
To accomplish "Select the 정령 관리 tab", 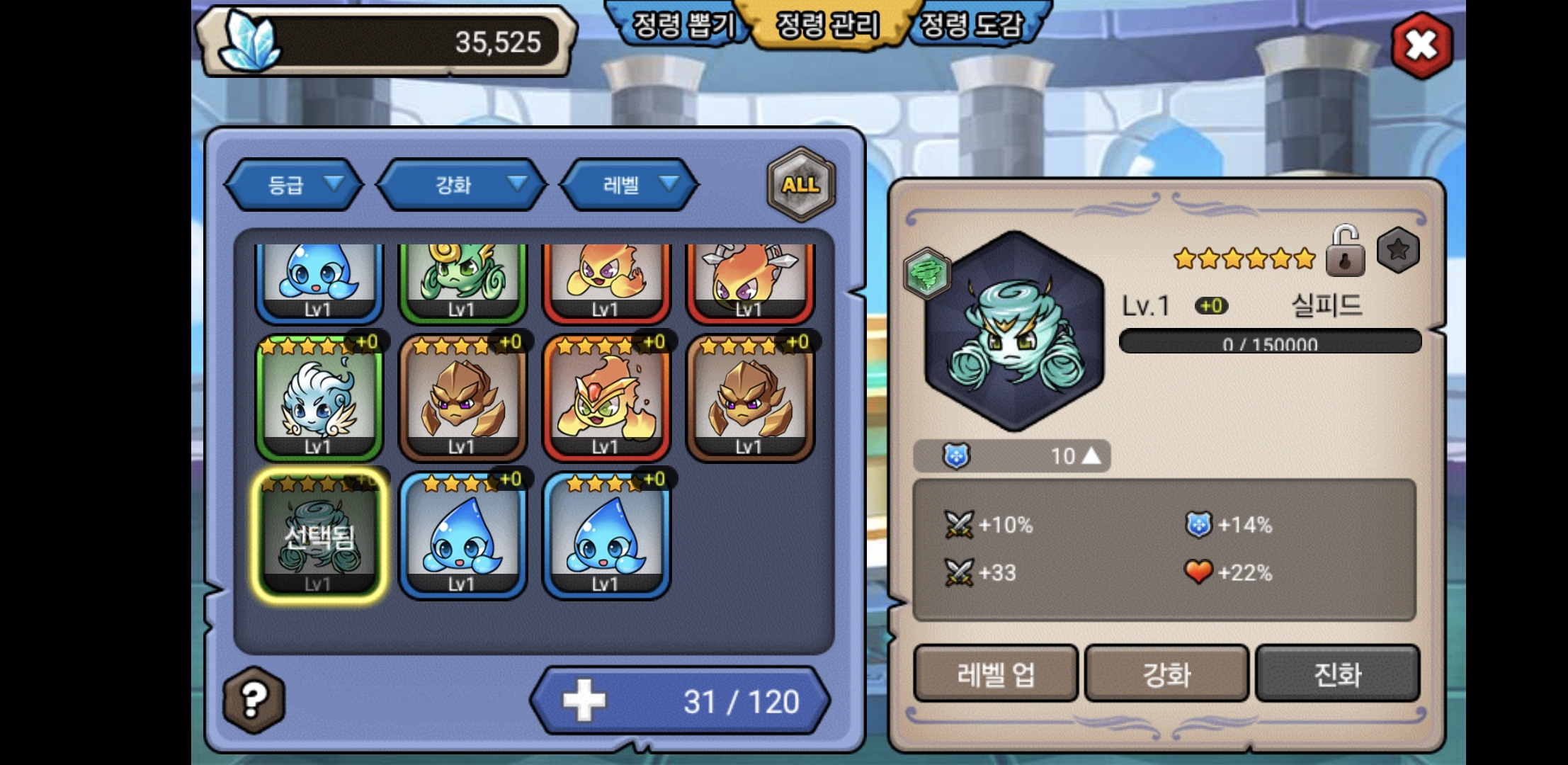I will coord(827,25).
